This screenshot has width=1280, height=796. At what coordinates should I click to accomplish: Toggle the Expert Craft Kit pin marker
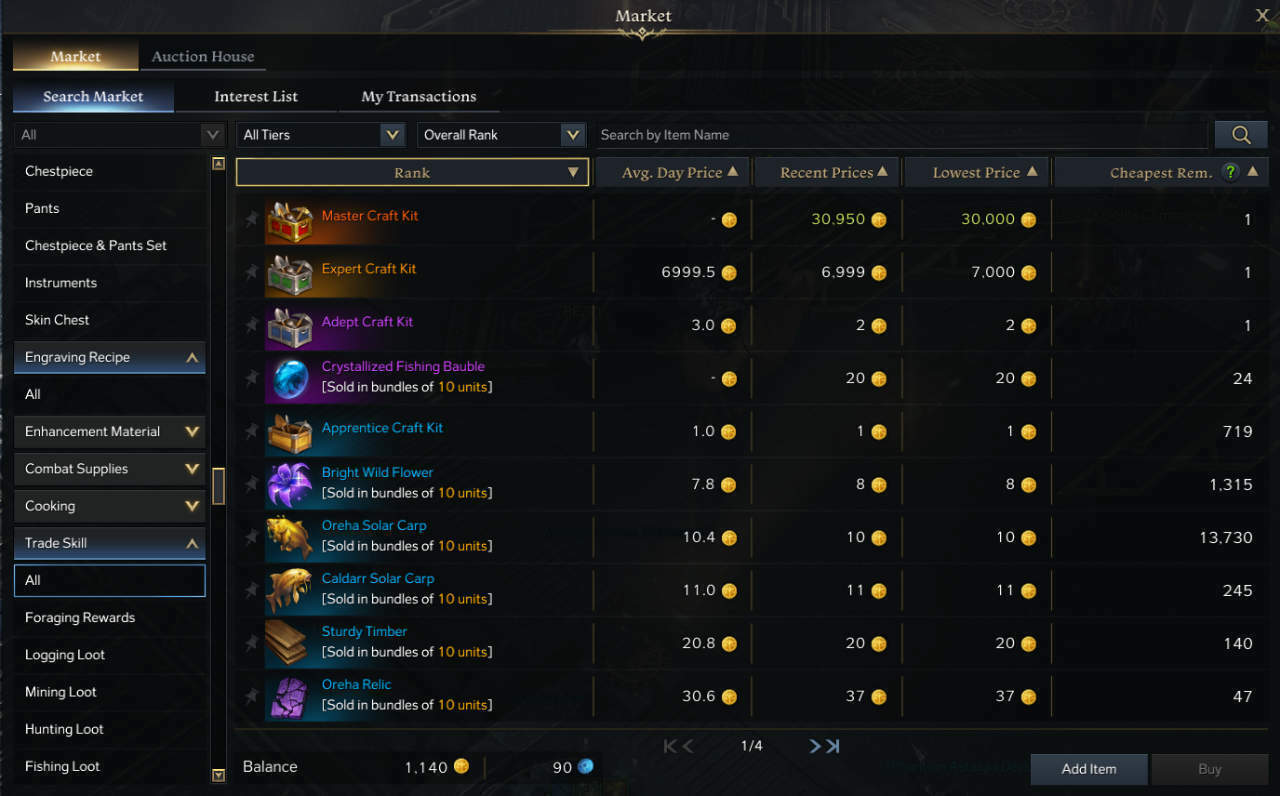[251, 272]
